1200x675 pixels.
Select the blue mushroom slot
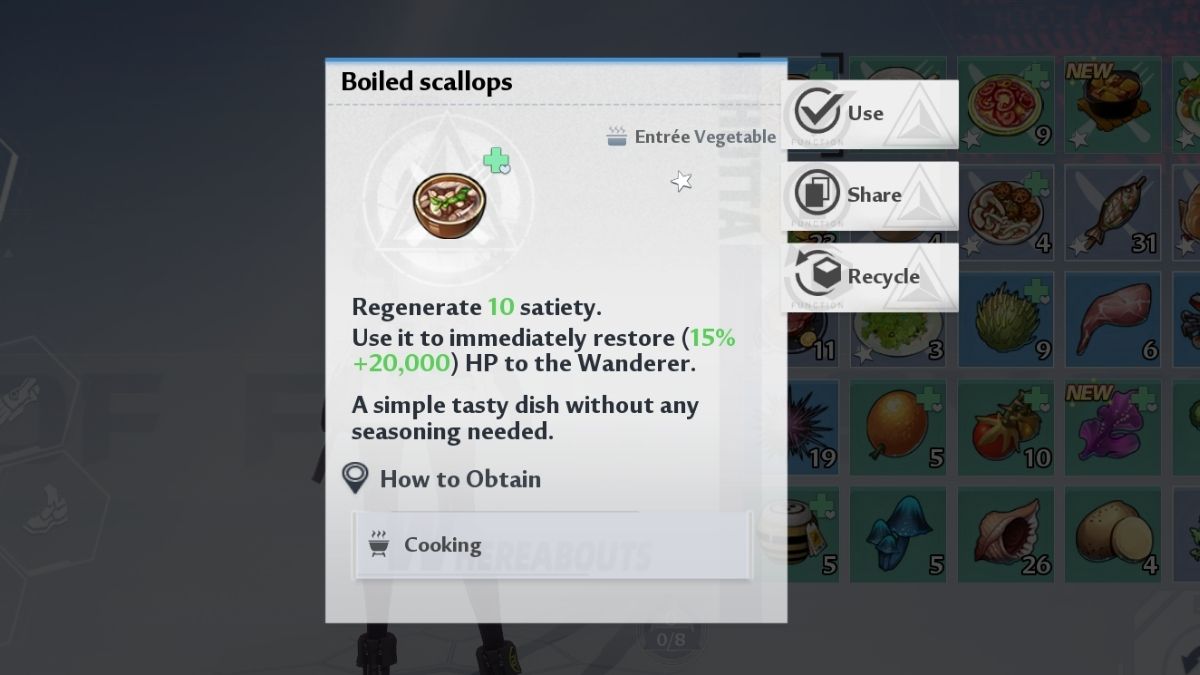point(897,535)
